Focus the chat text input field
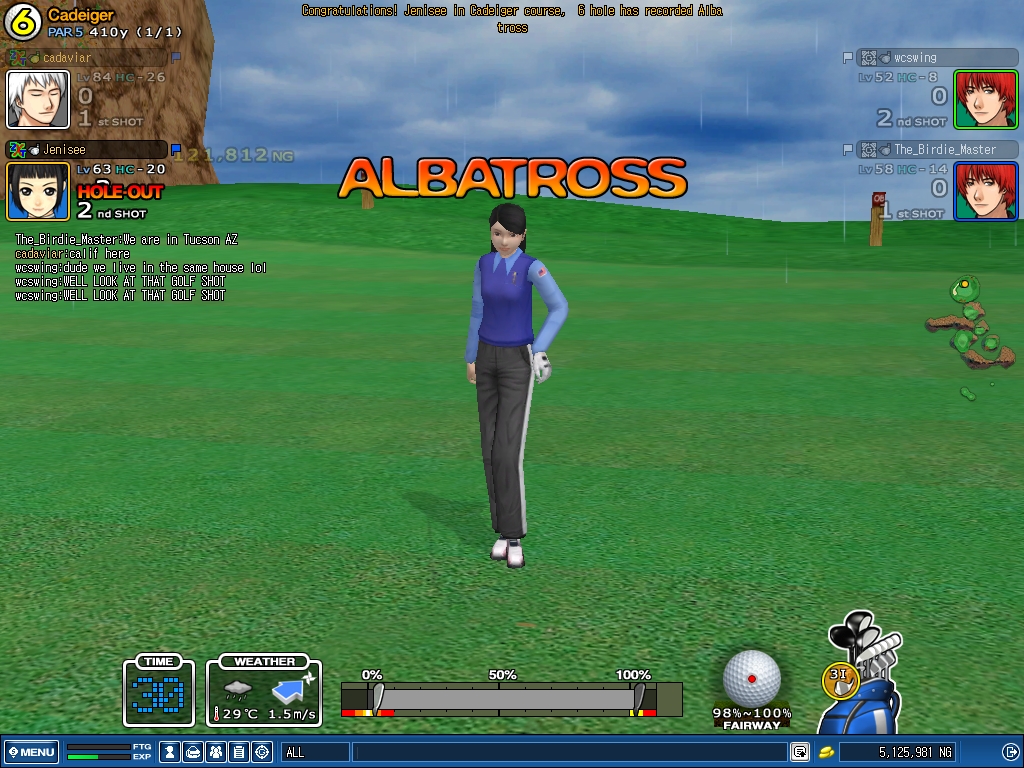 tap(570, 752)
